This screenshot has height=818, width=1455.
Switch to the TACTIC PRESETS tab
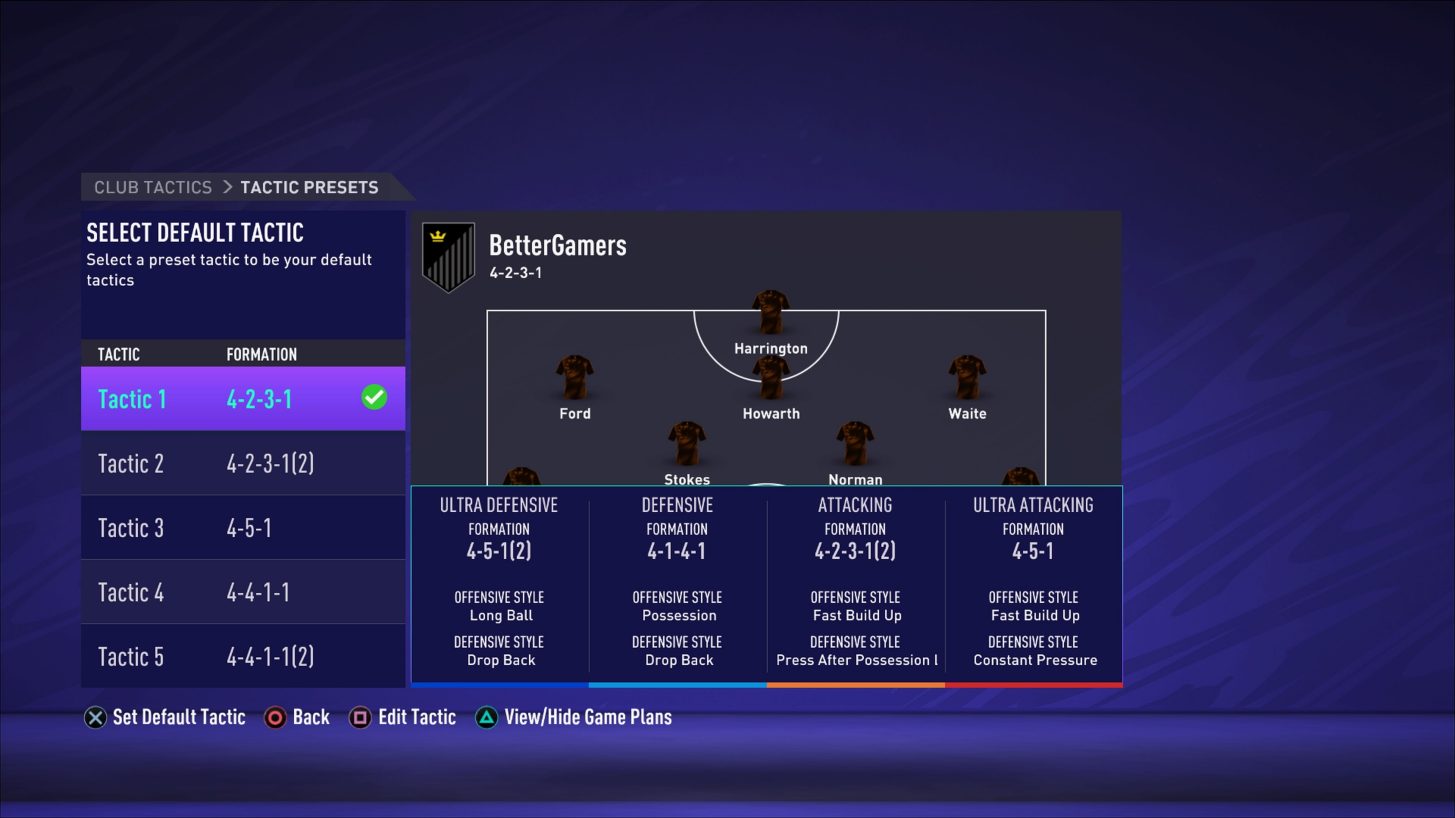tap(309, 187)
